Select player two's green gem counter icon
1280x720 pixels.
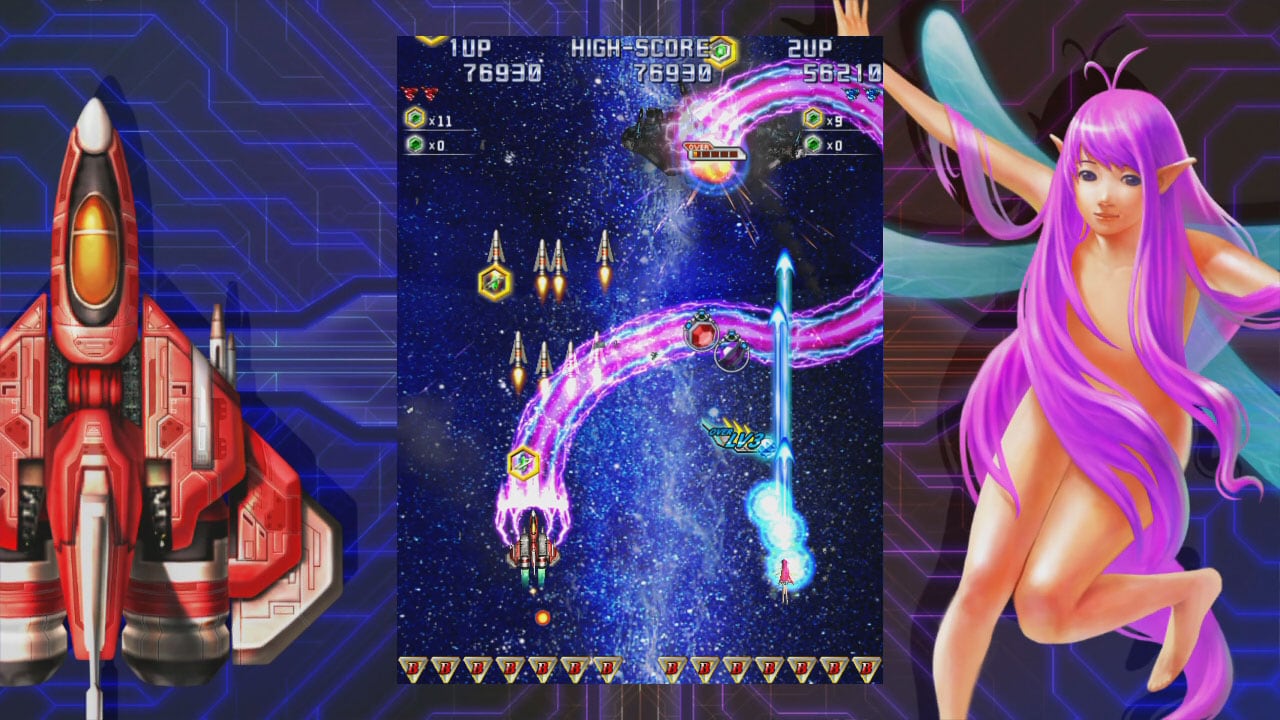coord(813,145)
